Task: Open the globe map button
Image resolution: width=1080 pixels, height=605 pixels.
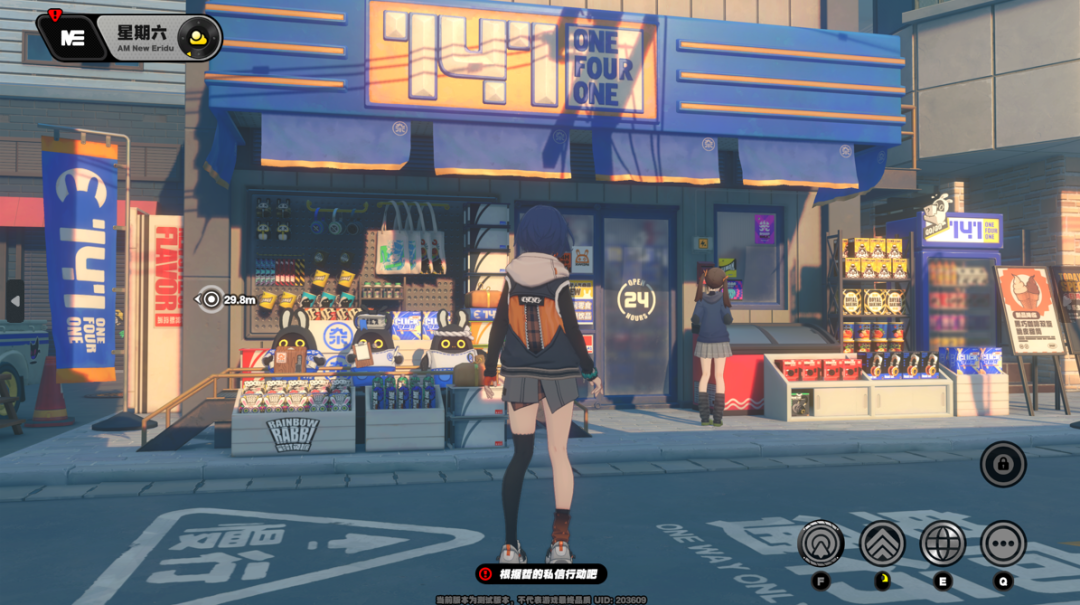Action: [942, 543]
